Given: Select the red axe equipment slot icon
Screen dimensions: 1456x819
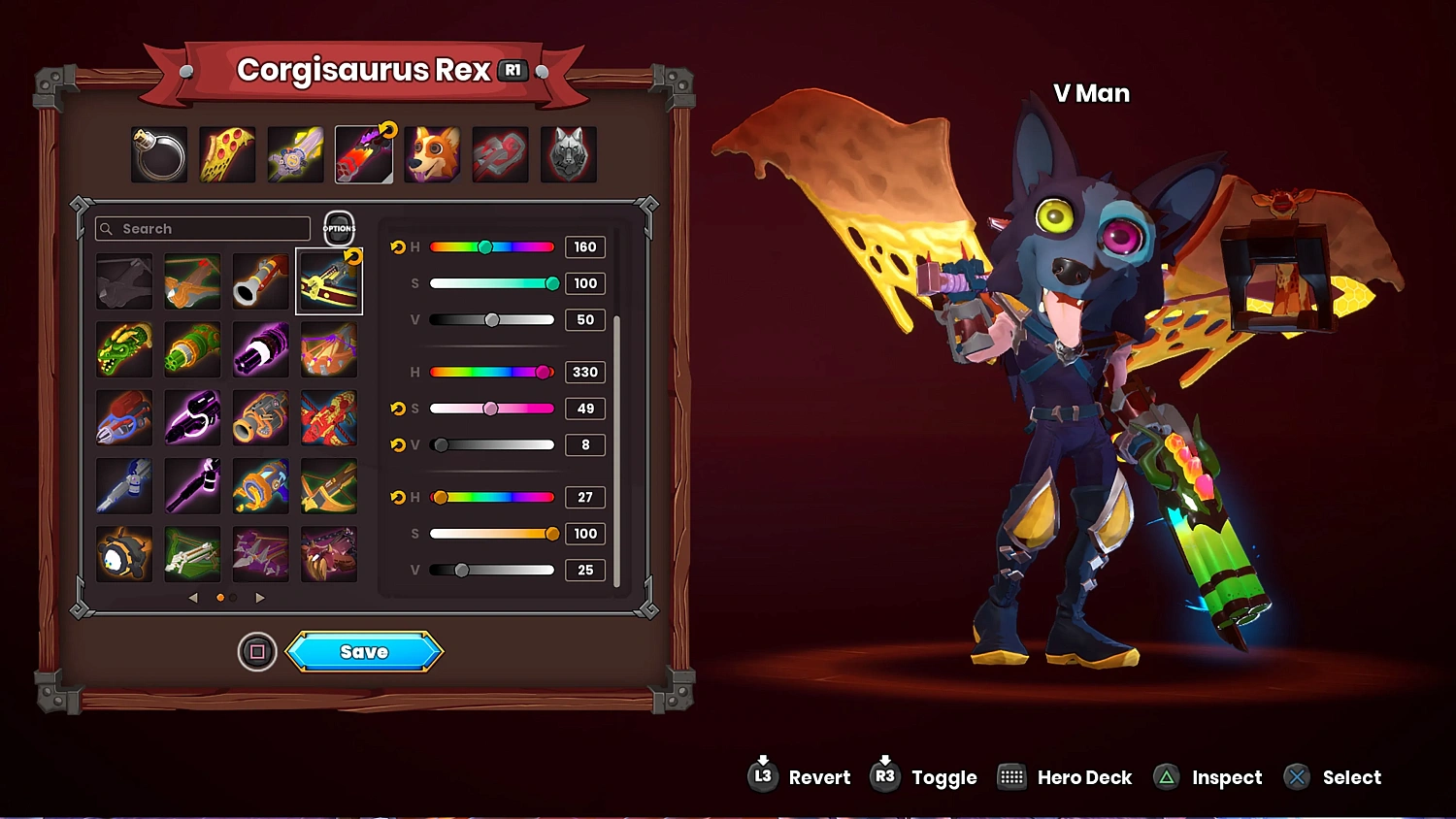Looking at the screenshot, I should (500, 153).
